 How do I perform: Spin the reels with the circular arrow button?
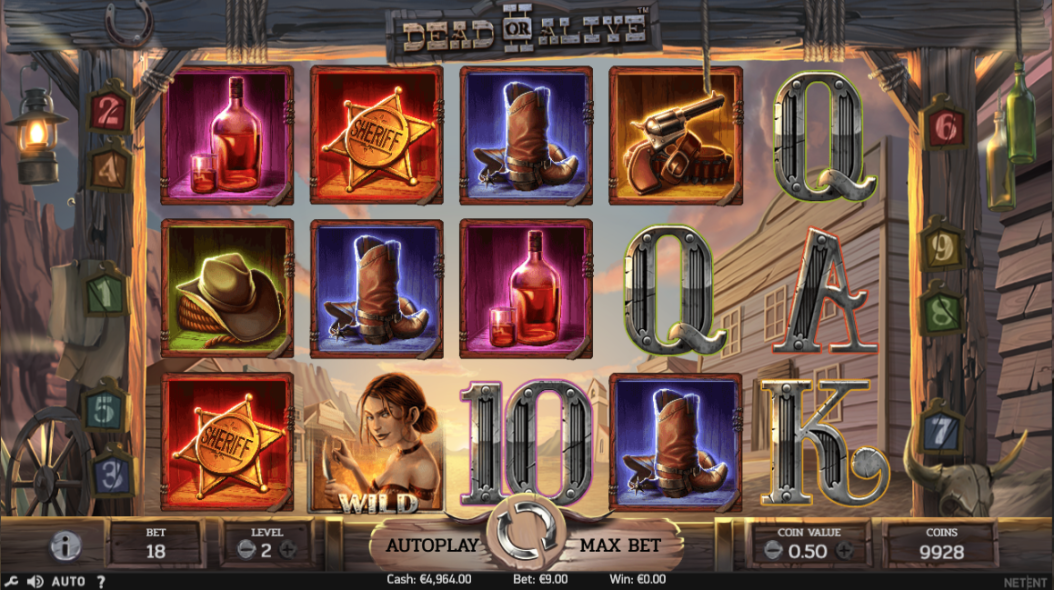(x=526, y=537)
